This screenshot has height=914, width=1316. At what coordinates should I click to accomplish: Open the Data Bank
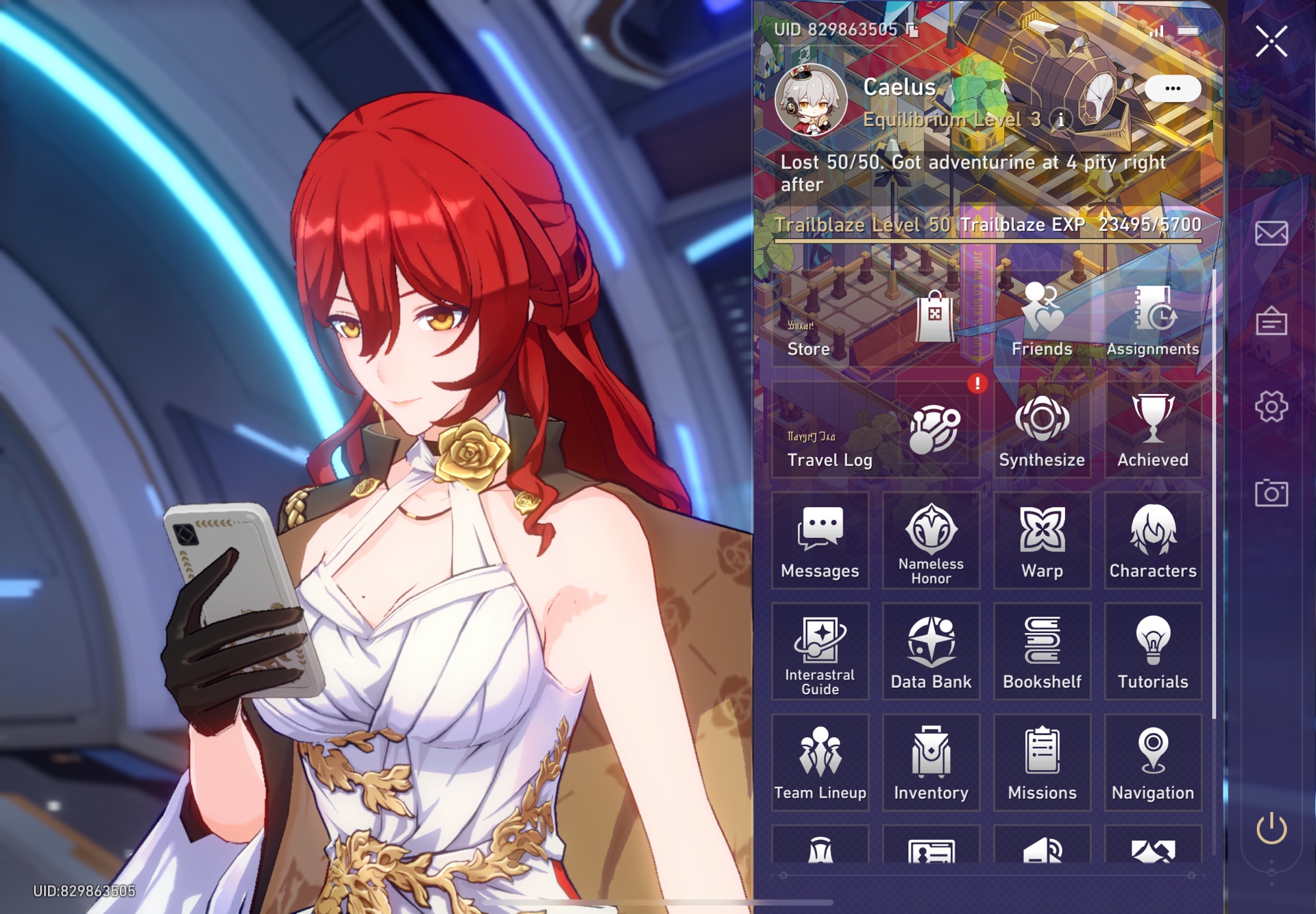(x=931, y=651)
